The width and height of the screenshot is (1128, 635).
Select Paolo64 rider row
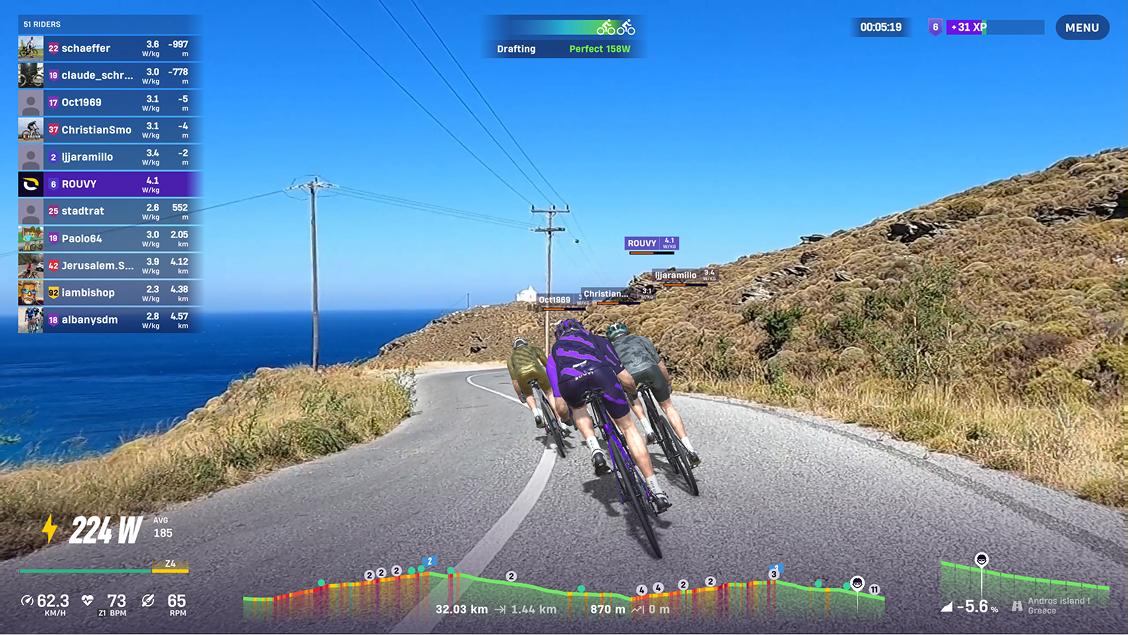[x=110, y=238]
